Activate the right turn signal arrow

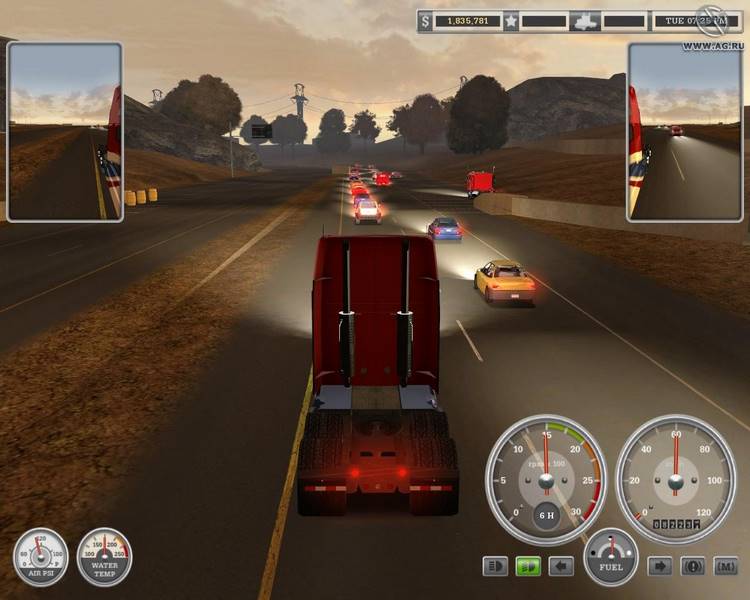(660, 567)
